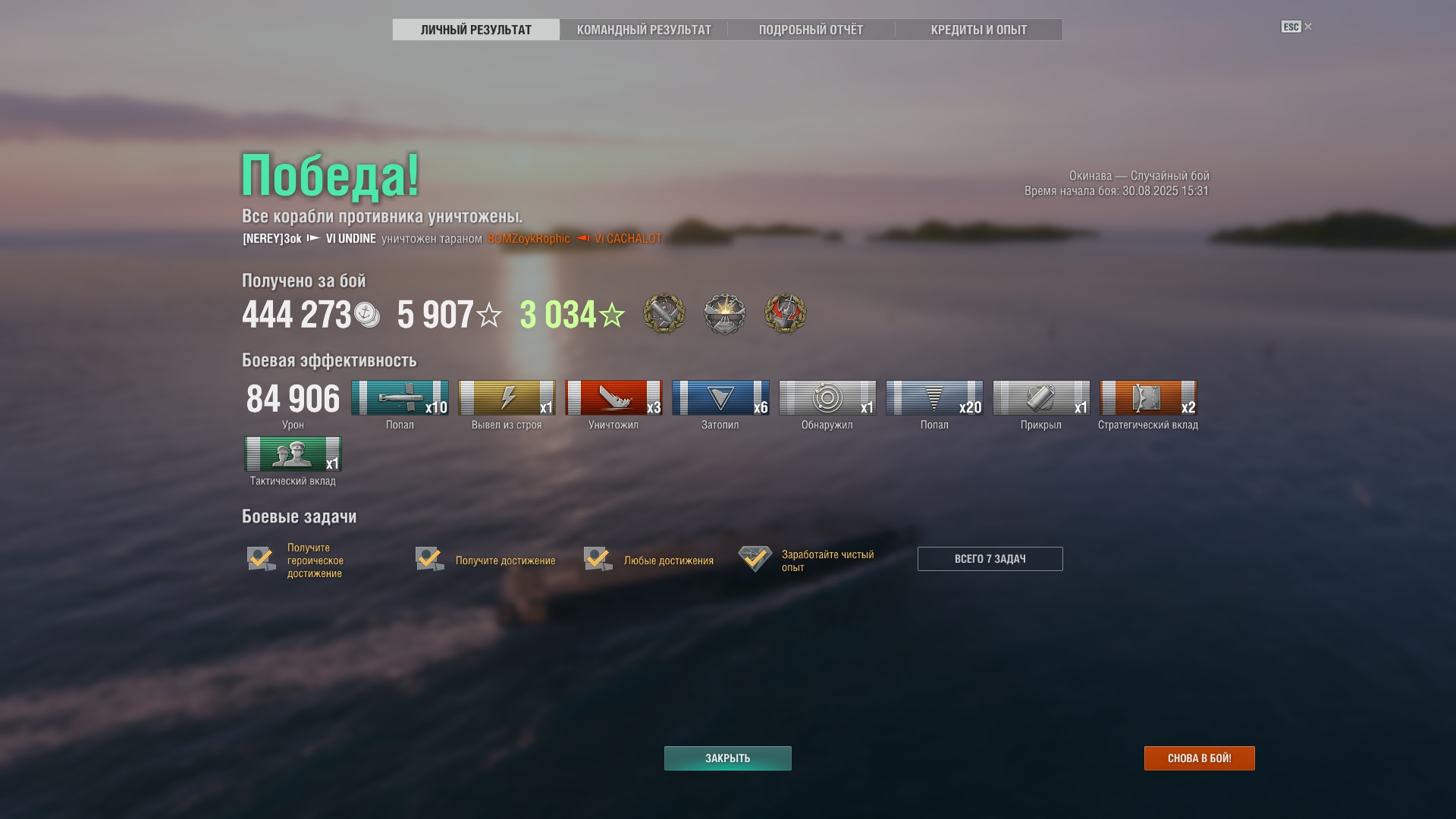Open the Кредиты и опыт tab
1456x819 pixels.
(x=978, y=30)
